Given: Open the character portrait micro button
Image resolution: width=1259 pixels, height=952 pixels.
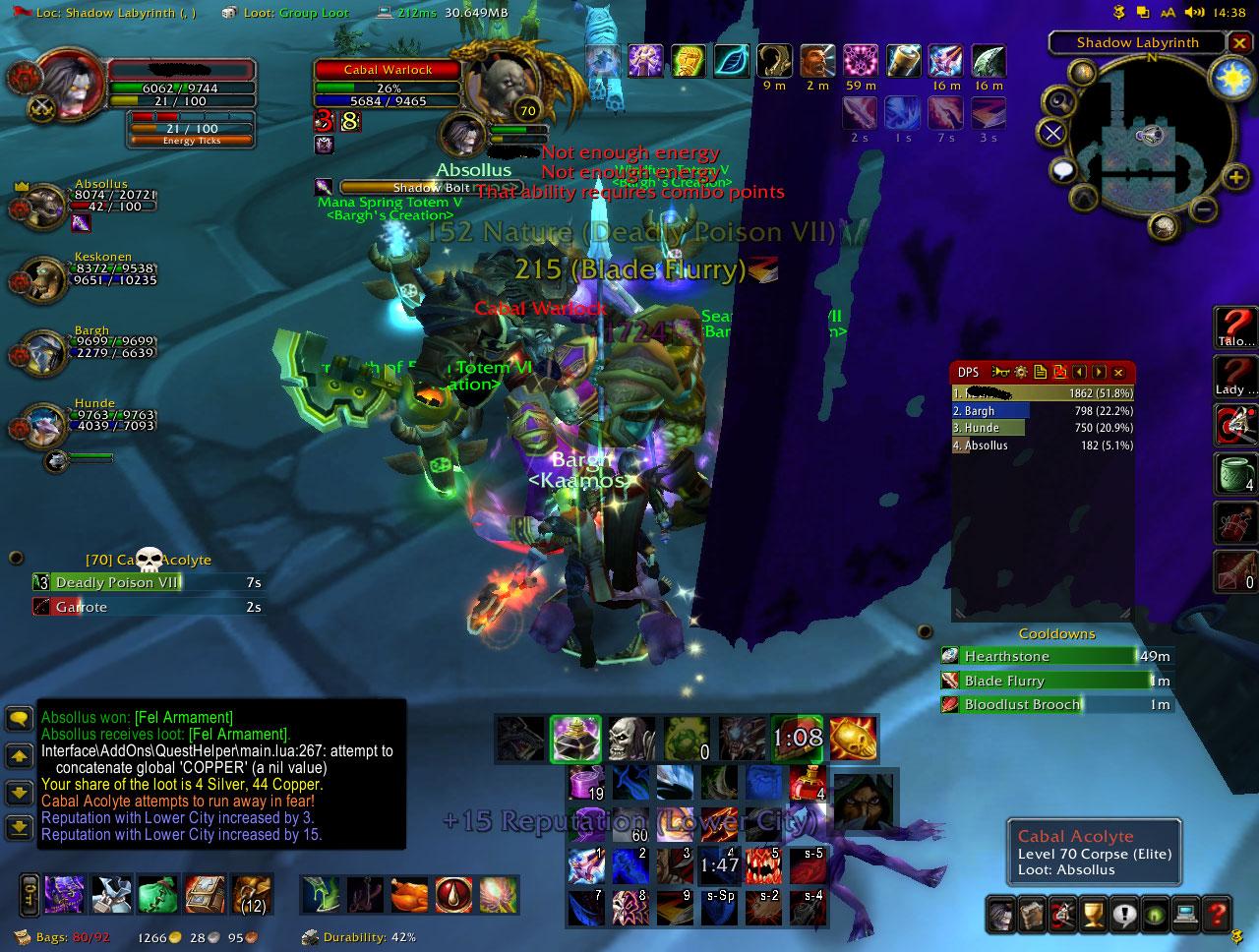Looking at the screenshot, I should pyautogui.click(x=1001, y=913).
